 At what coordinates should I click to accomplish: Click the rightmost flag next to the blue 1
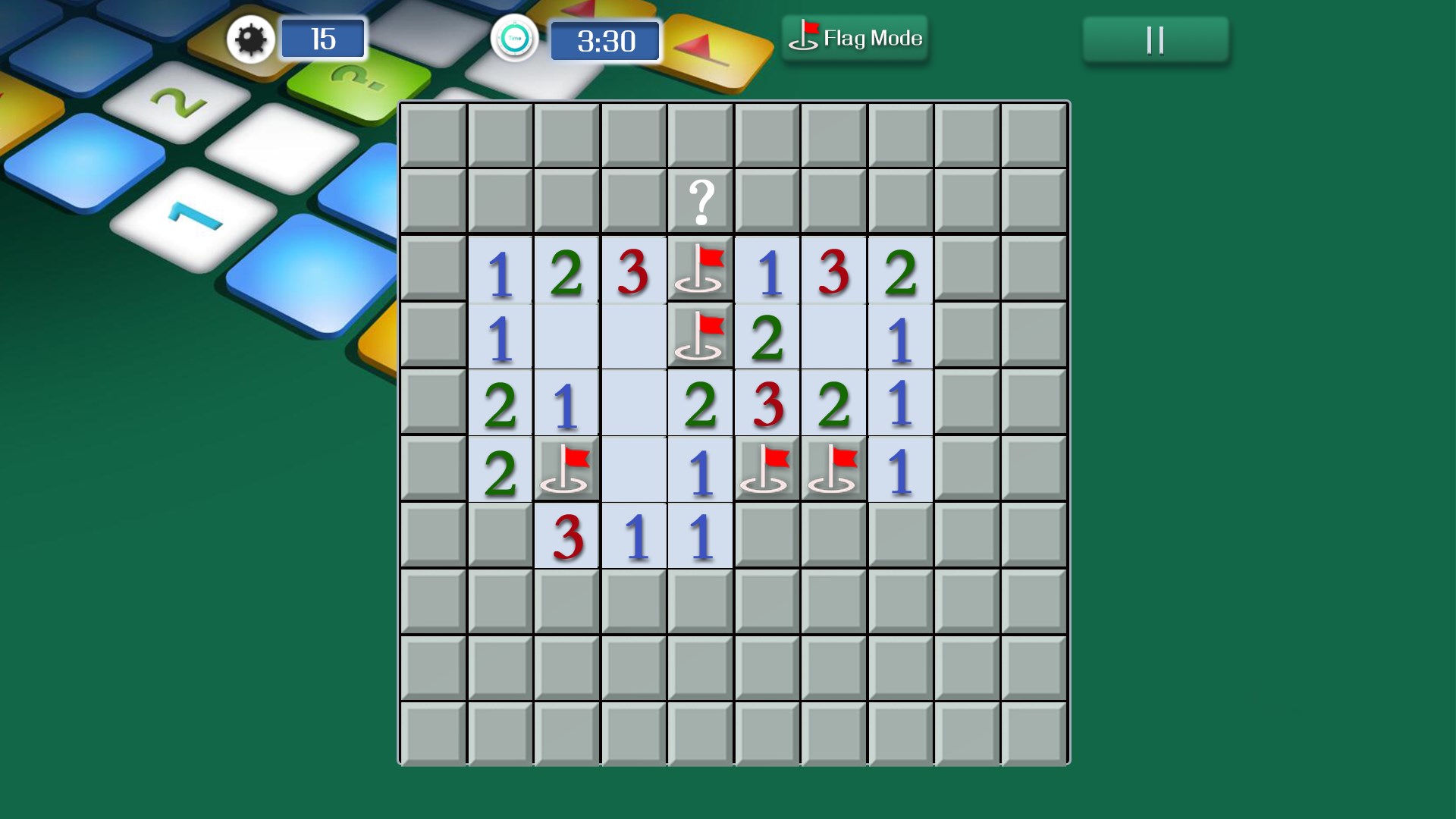coord(834,469)
